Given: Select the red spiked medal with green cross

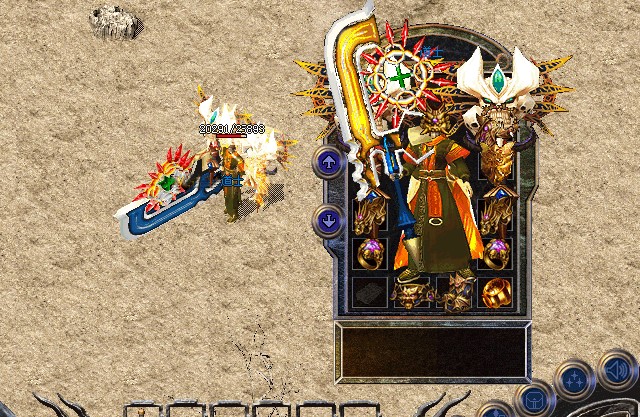Looking at the screenshot, I should 399,75.
